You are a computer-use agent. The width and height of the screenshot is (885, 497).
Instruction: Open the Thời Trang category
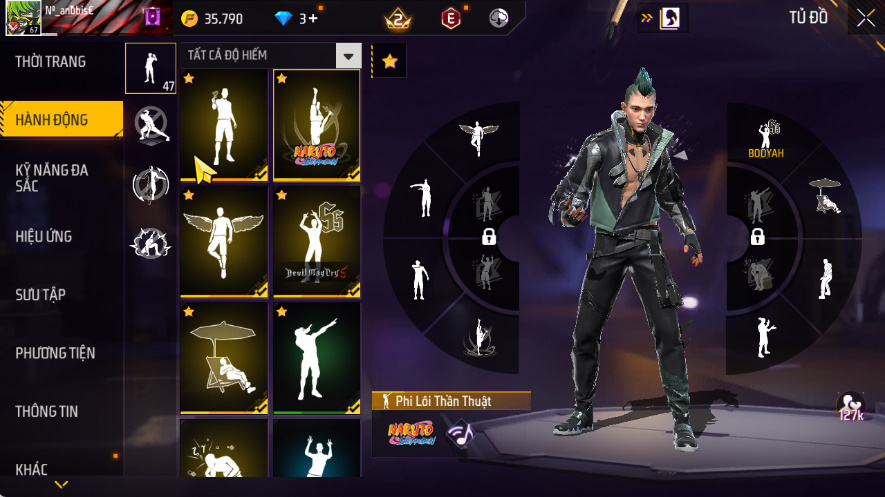51,62
